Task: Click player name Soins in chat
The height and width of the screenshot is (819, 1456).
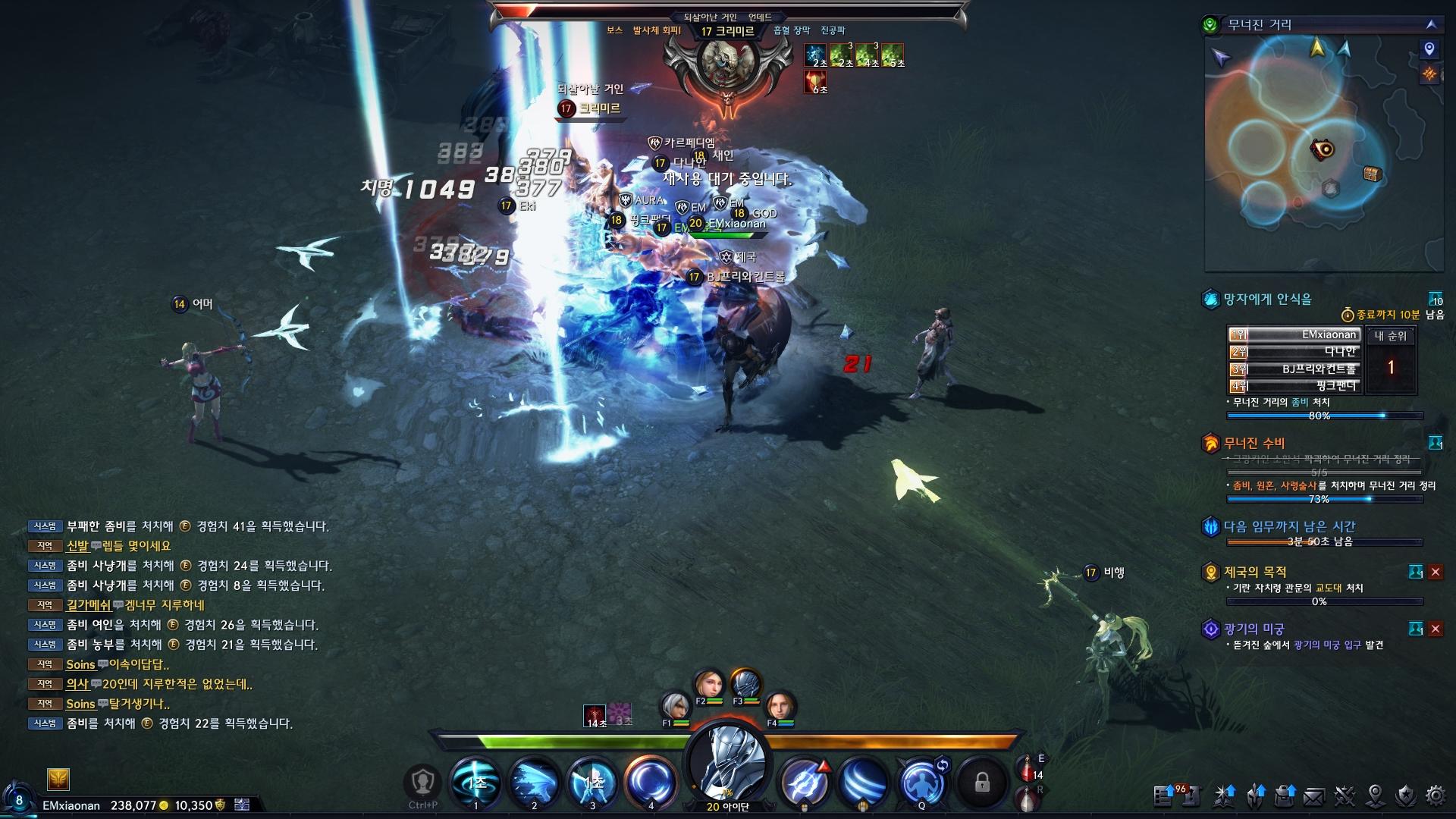Action: tap(80, 664)
